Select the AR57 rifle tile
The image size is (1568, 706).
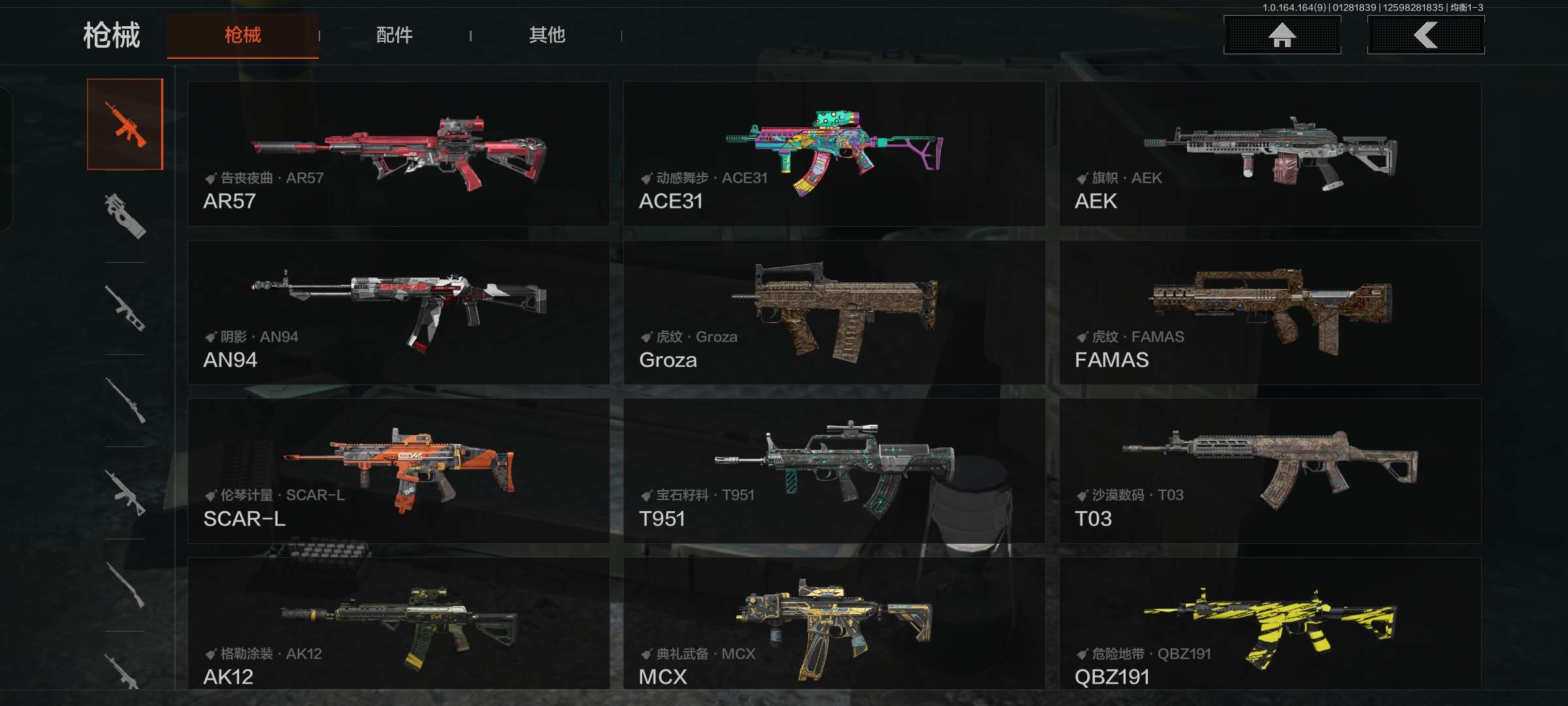(x=398, y=154)
